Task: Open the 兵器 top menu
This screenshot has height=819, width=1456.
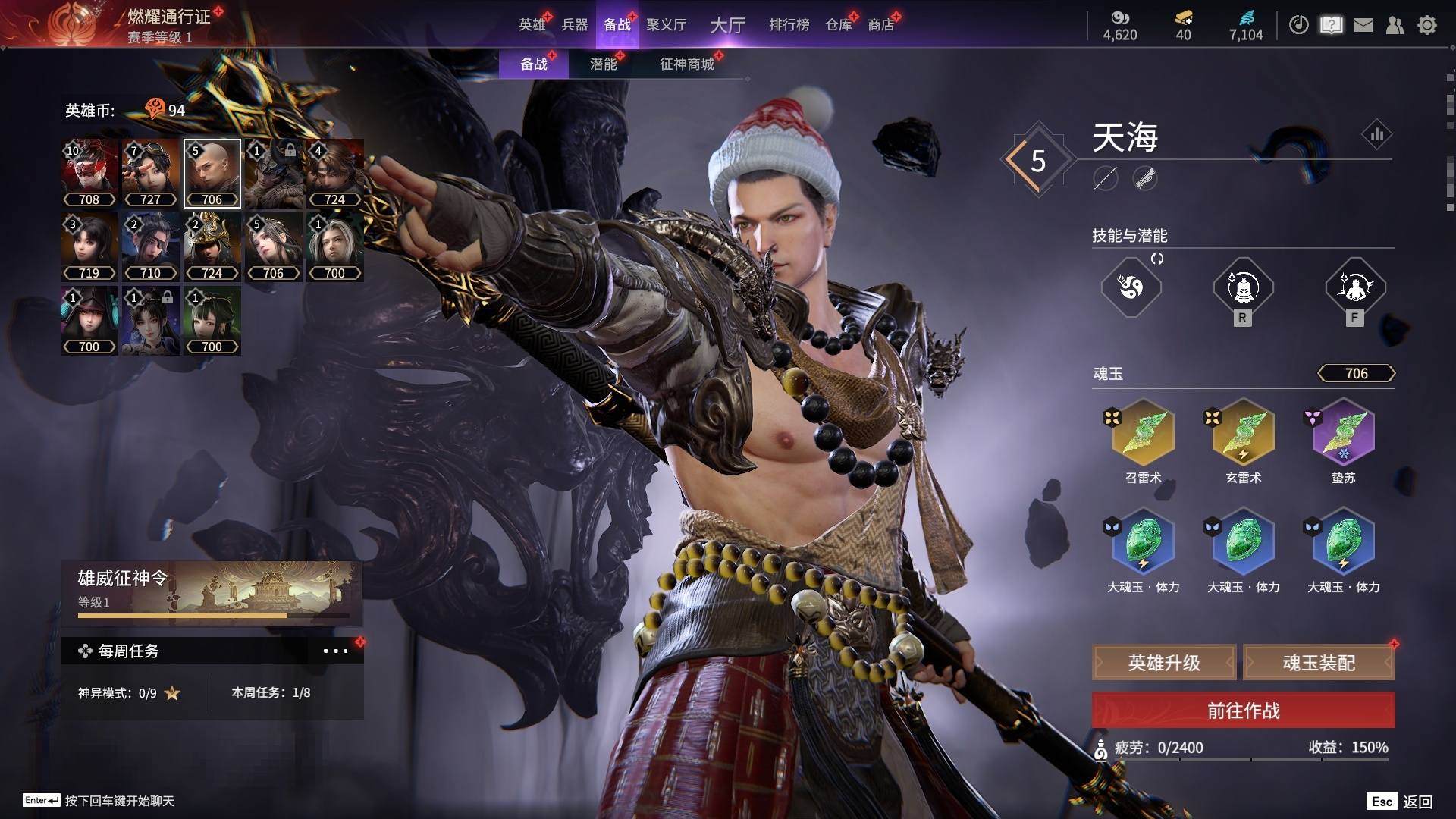Action: tap(574, 24)
